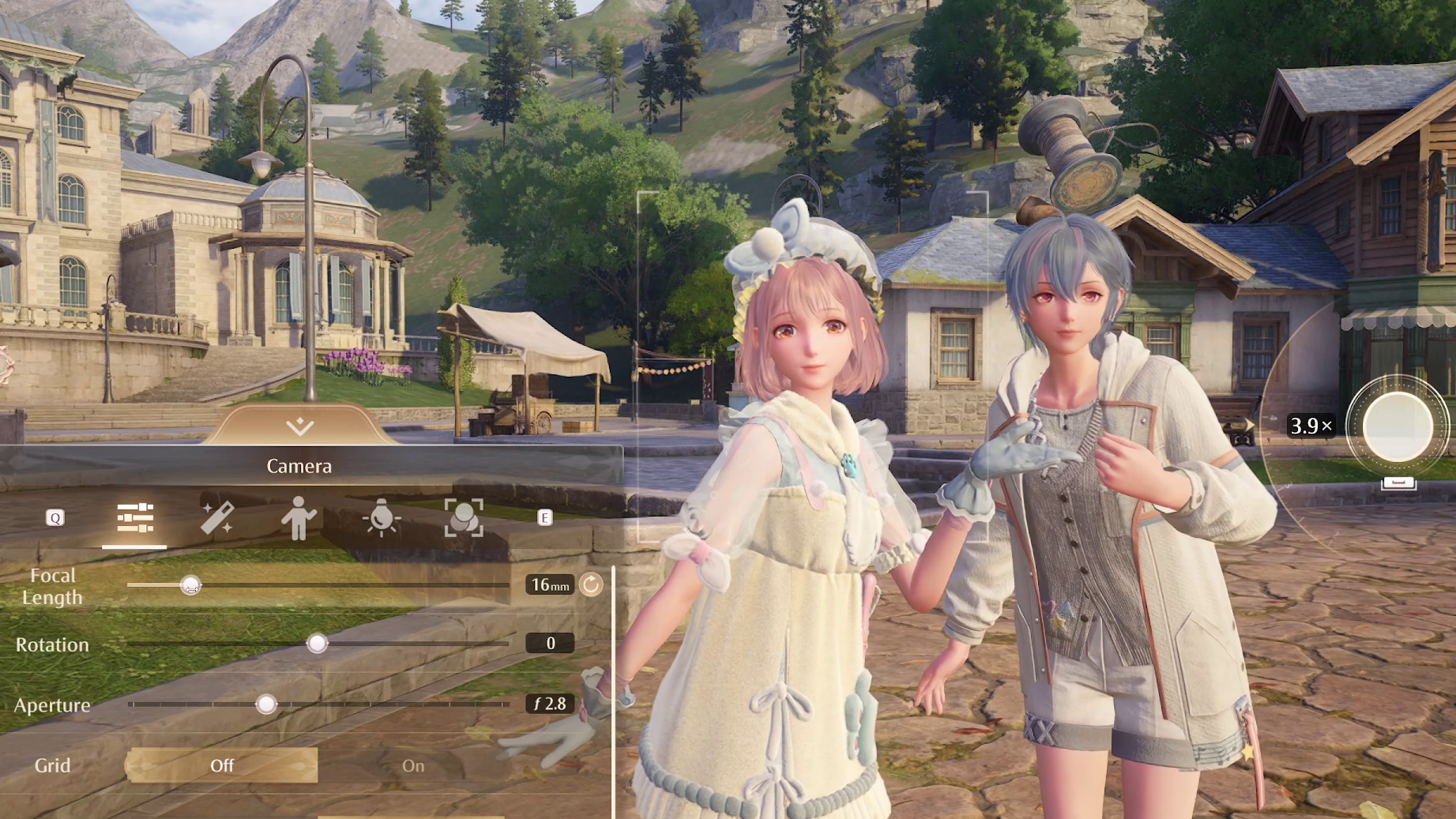1456x819 pixels.
Task: Reset the focal length value
Action: pos(591,584)
